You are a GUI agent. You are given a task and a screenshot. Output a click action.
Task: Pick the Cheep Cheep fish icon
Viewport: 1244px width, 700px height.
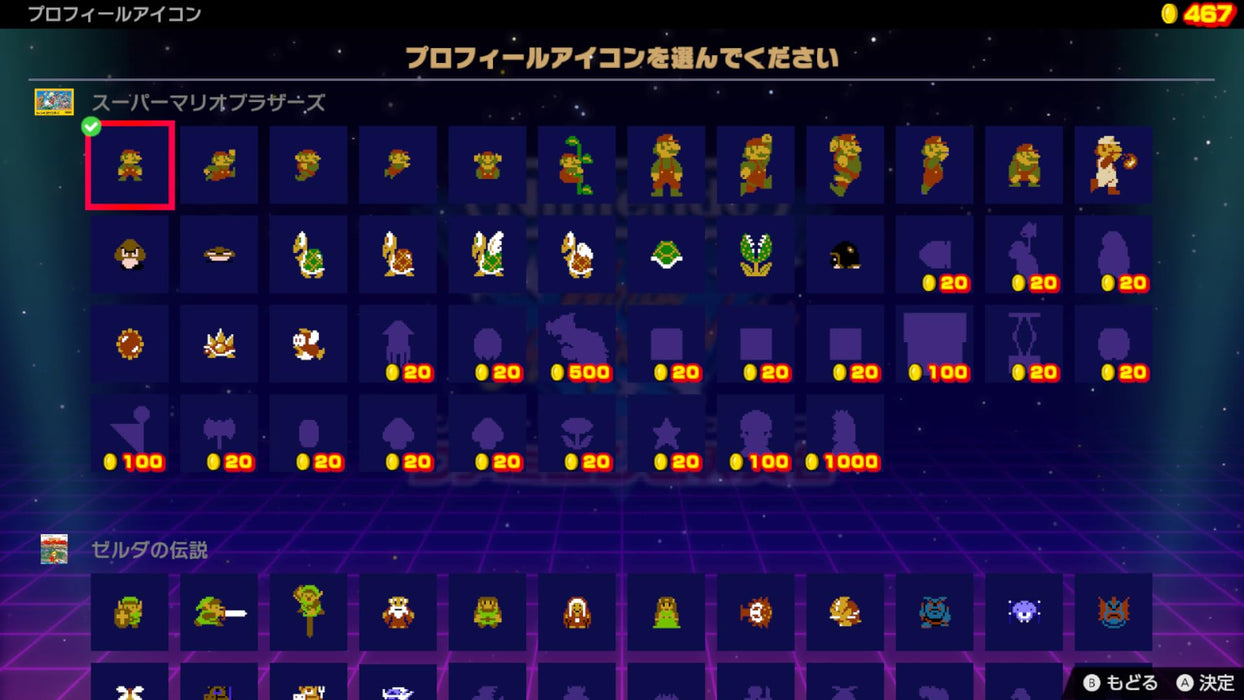click(x=309, y=344)
